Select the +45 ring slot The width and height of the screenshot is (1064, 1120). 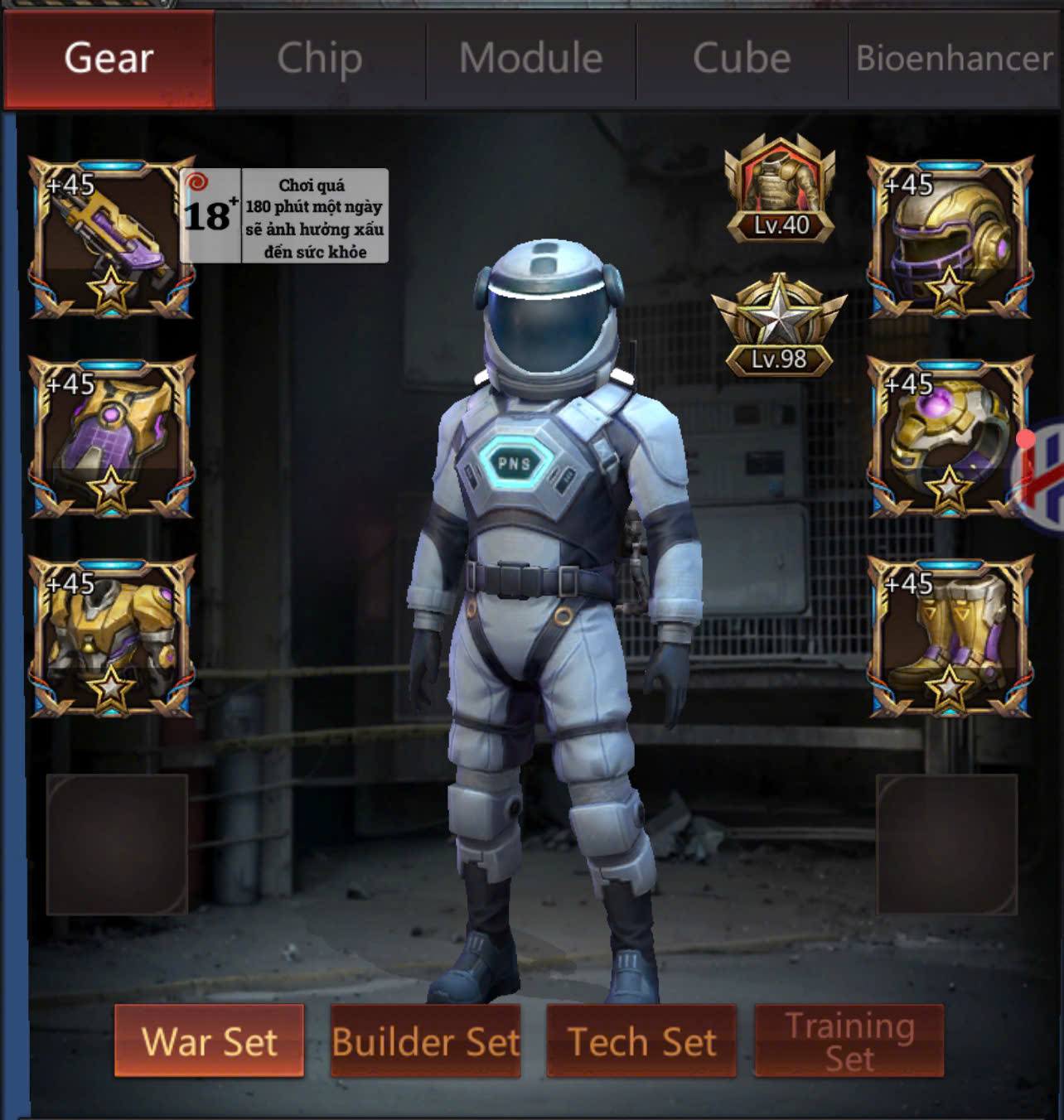point(950,437)
